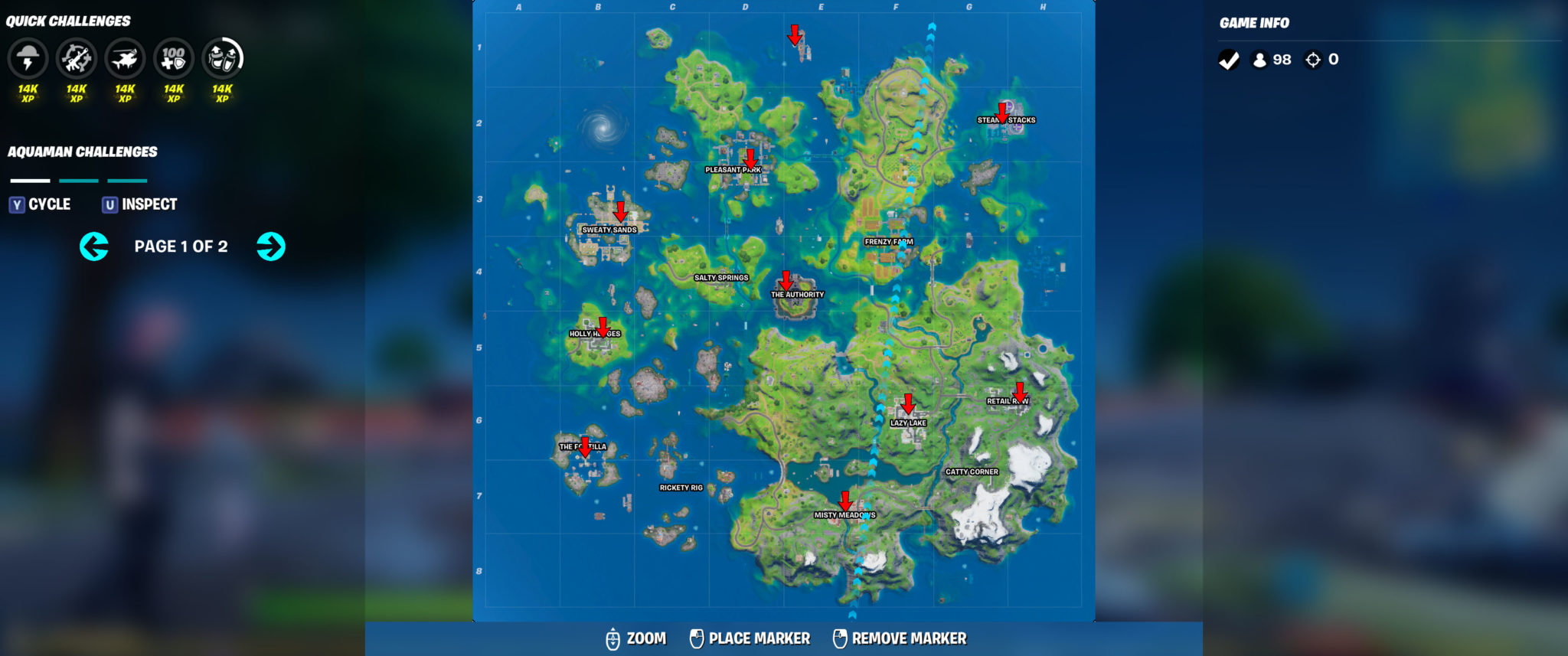Screen dimensions: 1568x656
Task: Select the third Aquaman challenge progress segment
Action: pos(126,181)
